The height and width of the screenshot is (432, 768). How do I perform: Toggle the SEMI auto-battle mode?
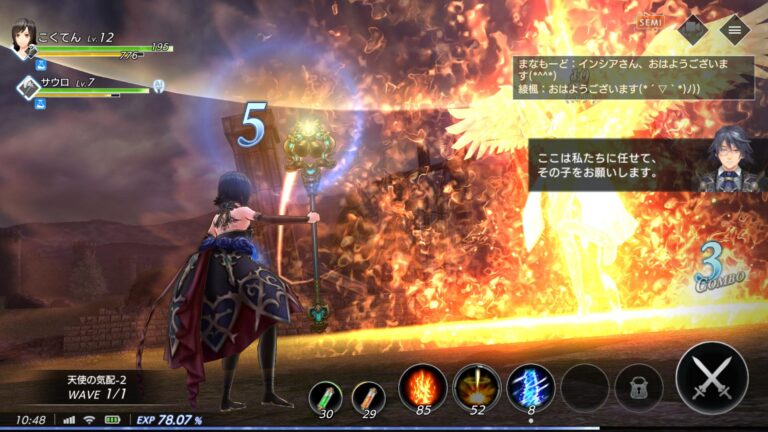point(651,22)
